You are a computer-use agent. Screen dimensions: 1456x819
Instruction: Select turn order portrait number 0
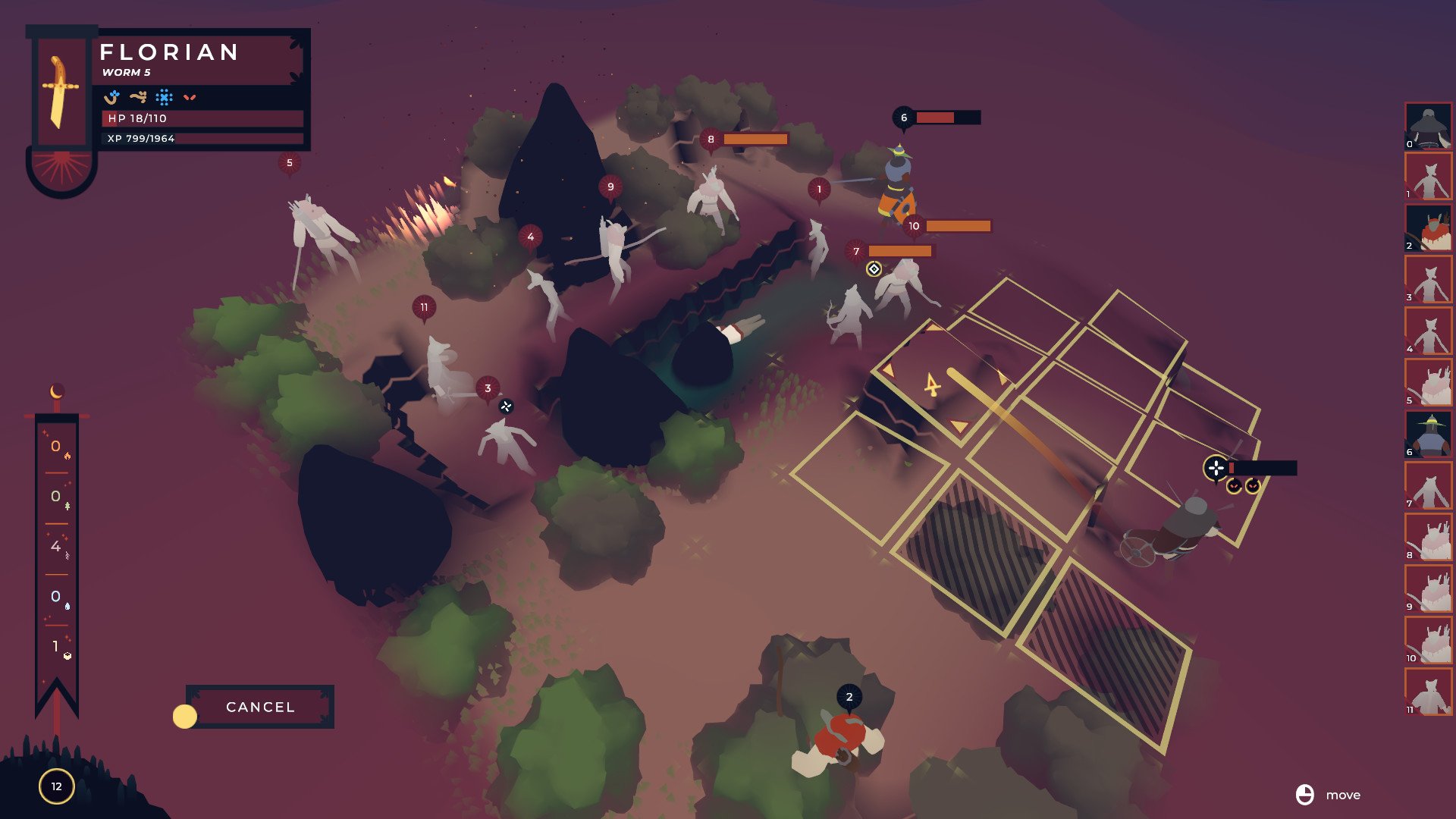[x=1429, y=127]
